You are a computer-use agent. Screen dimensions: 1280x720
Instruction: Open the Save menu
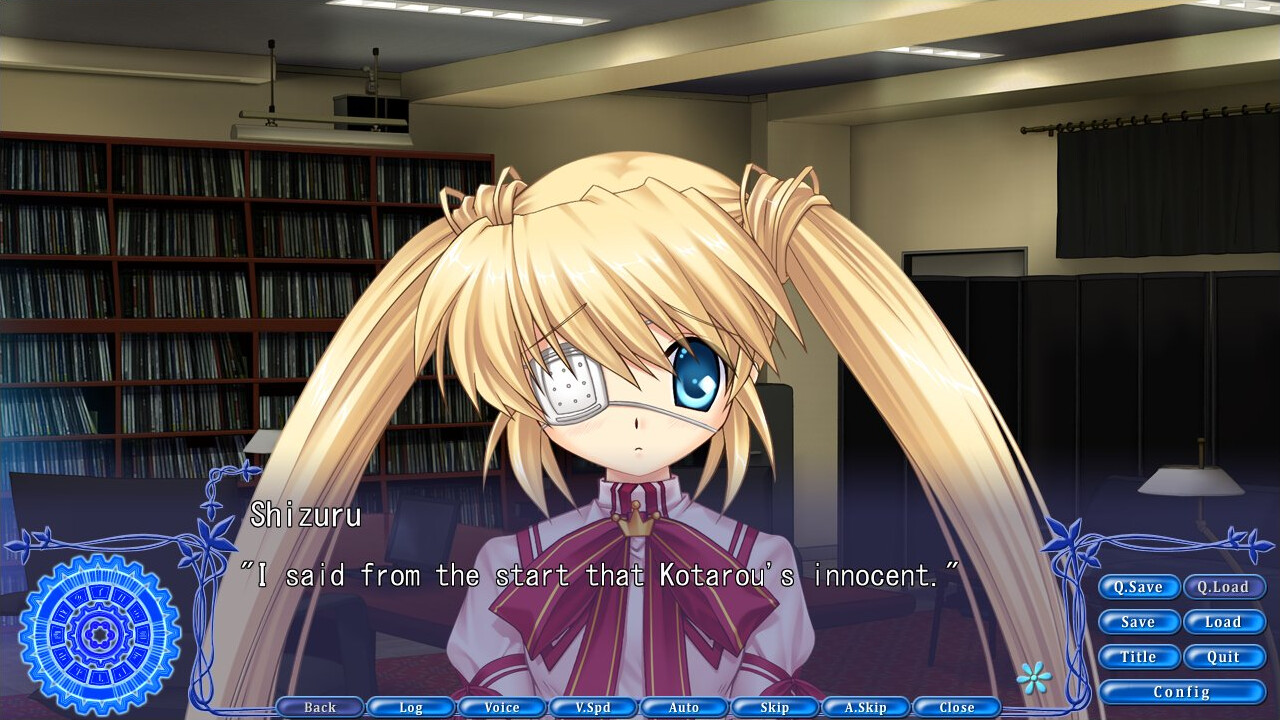point(1139,622)
